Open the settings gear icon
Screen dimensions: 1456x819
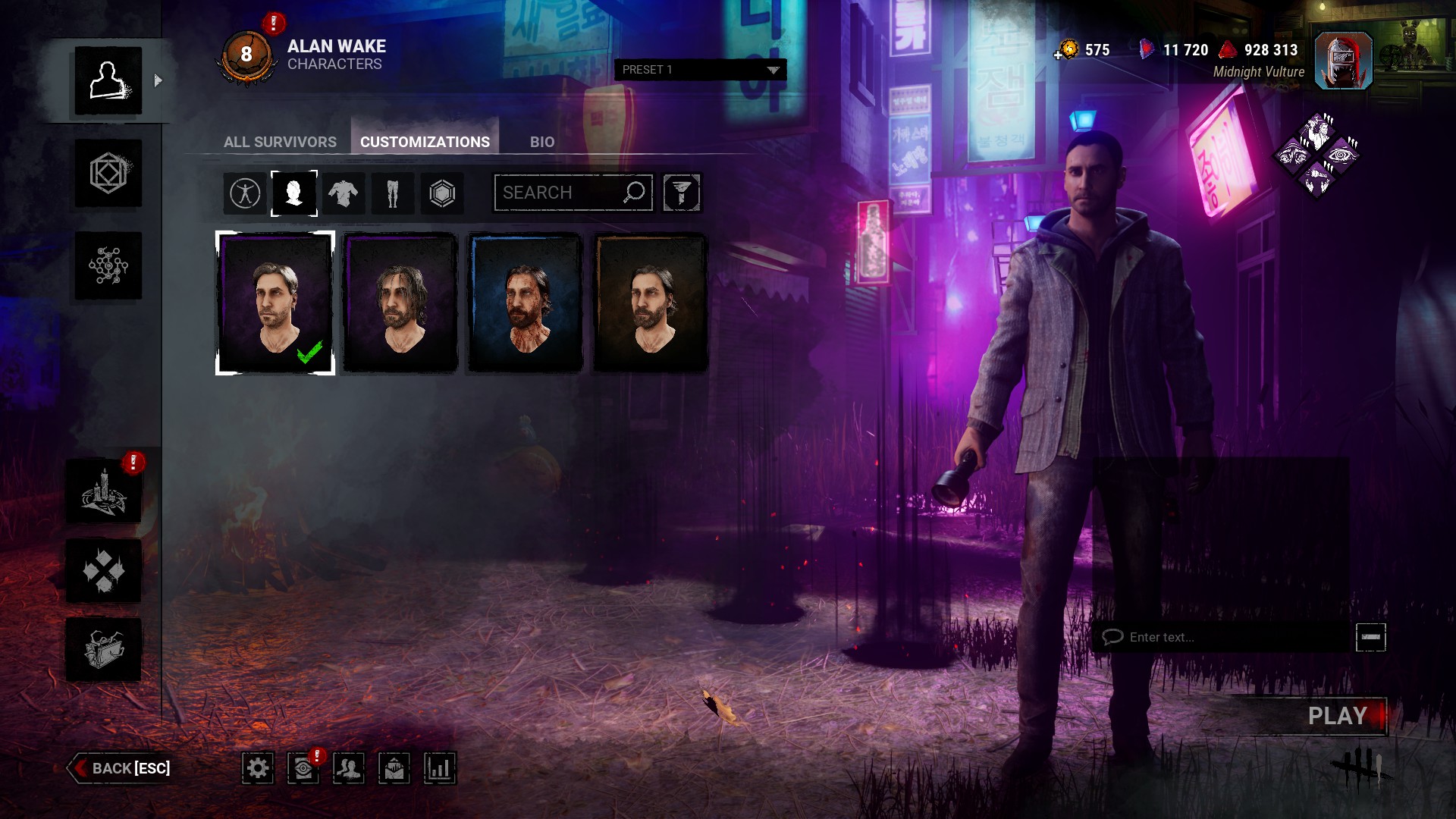click(258, 768)
